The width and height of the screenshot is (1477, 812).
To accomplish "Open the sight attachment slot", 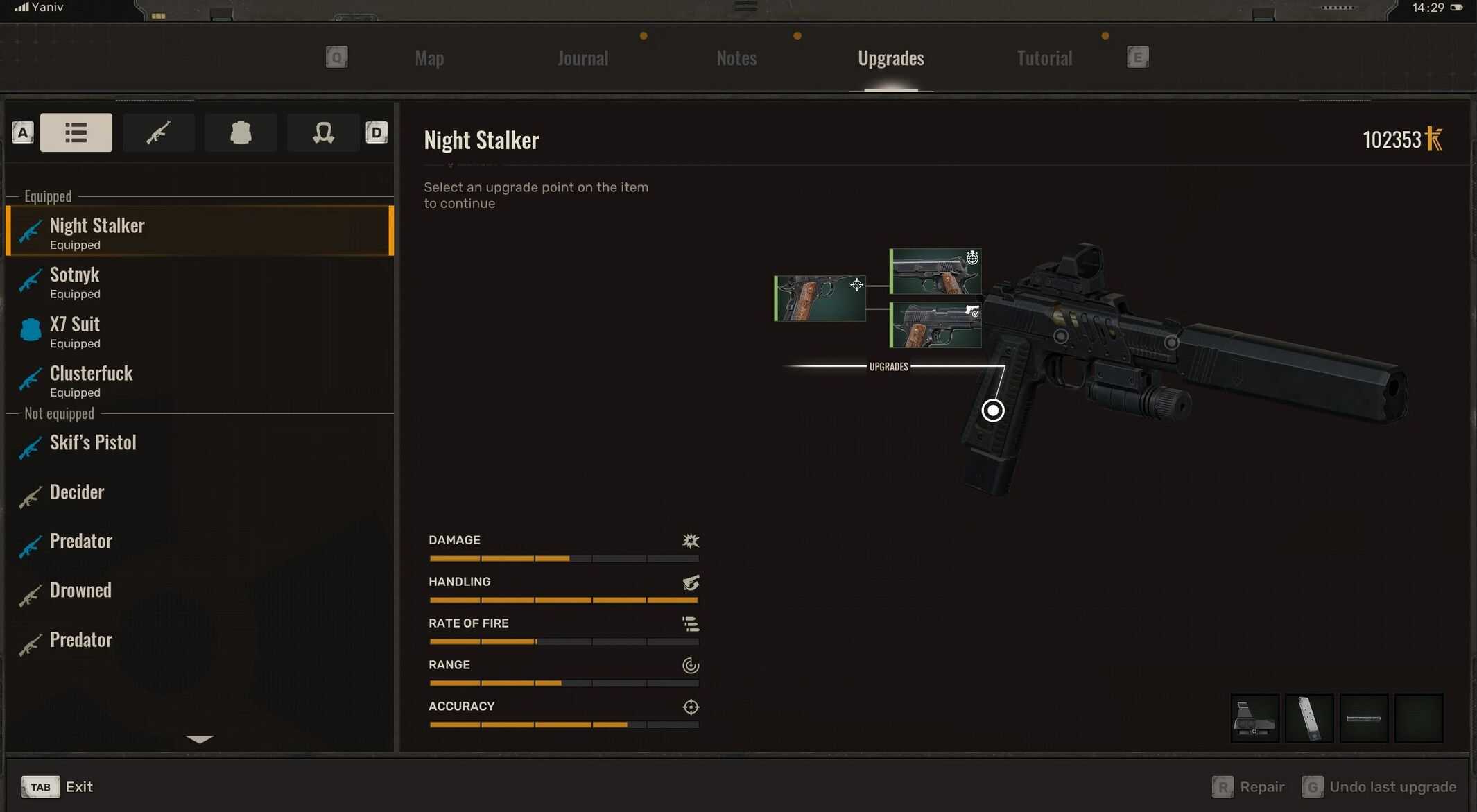I will pos(1254,718).
